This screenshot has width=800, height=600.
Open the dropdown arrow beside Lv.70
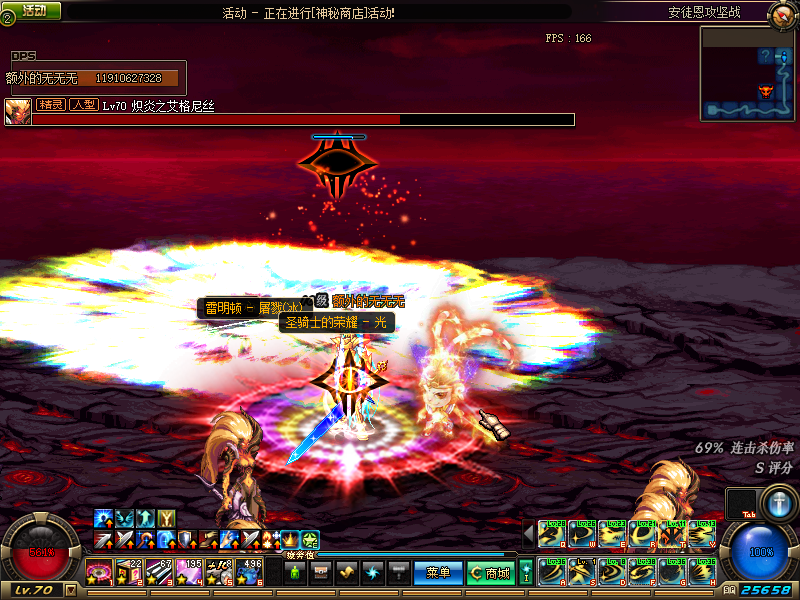point(70,591)
